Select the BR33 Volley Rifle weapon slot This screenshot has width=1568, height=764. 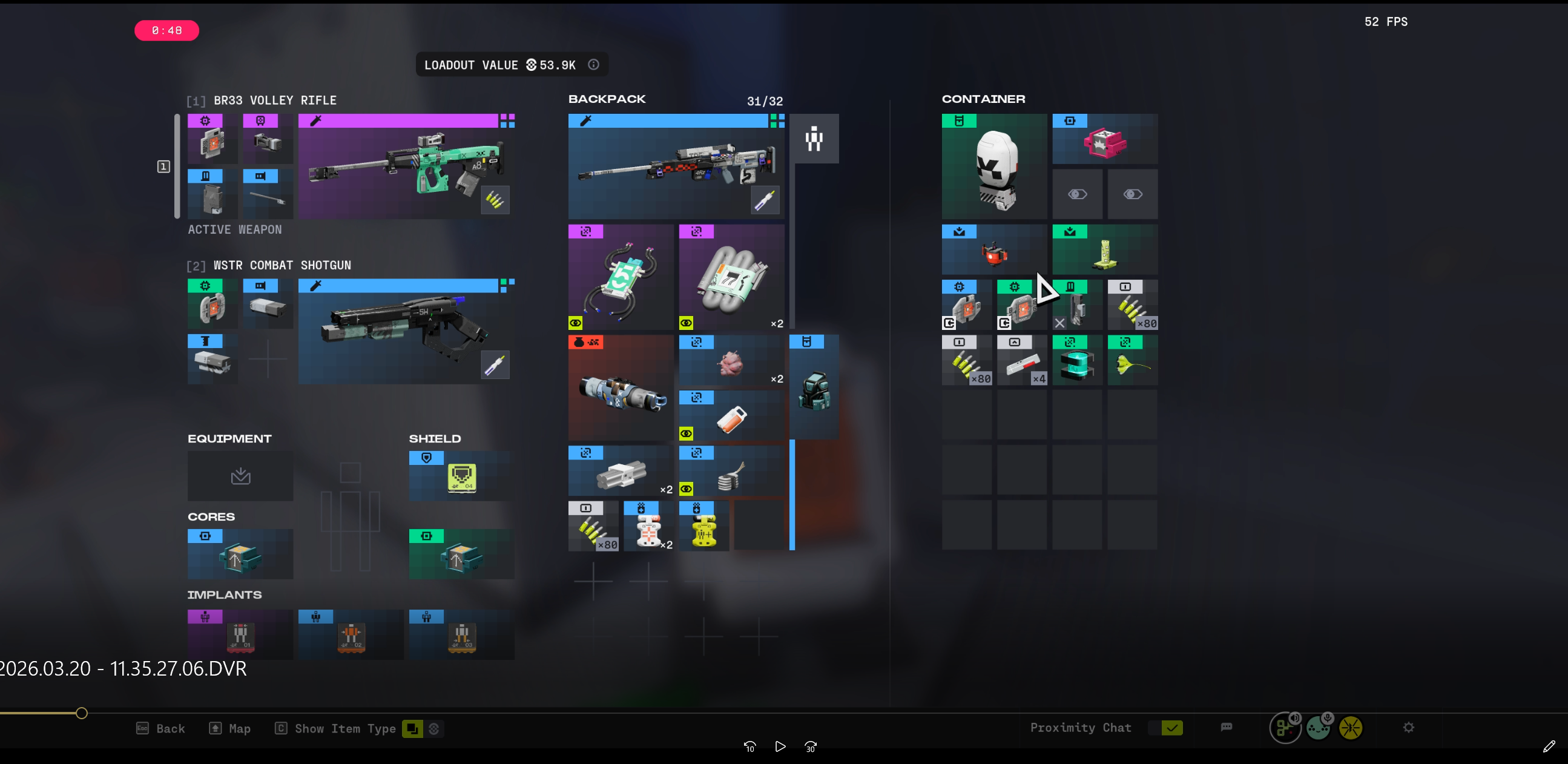pyautogui.click(x=404, y=166)
